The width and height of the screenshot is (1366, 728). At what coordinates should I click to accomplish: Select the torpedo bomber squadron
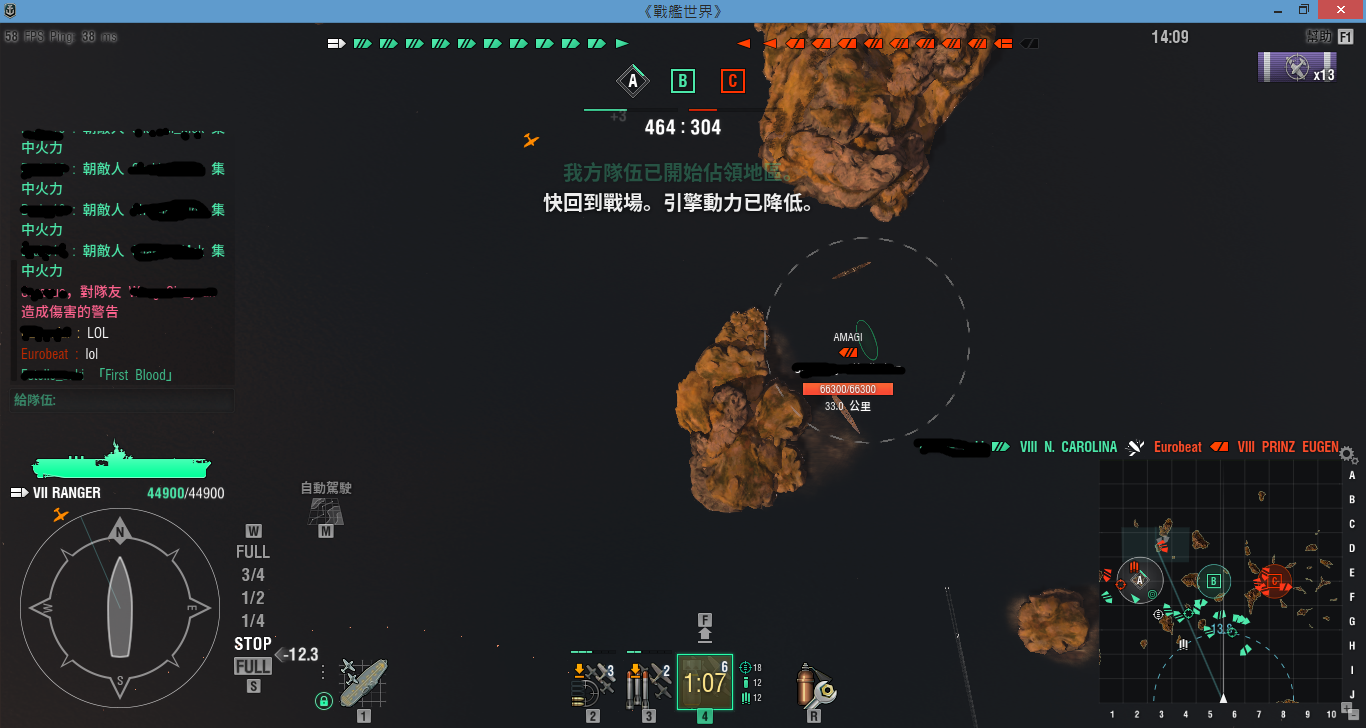point(649,682)
